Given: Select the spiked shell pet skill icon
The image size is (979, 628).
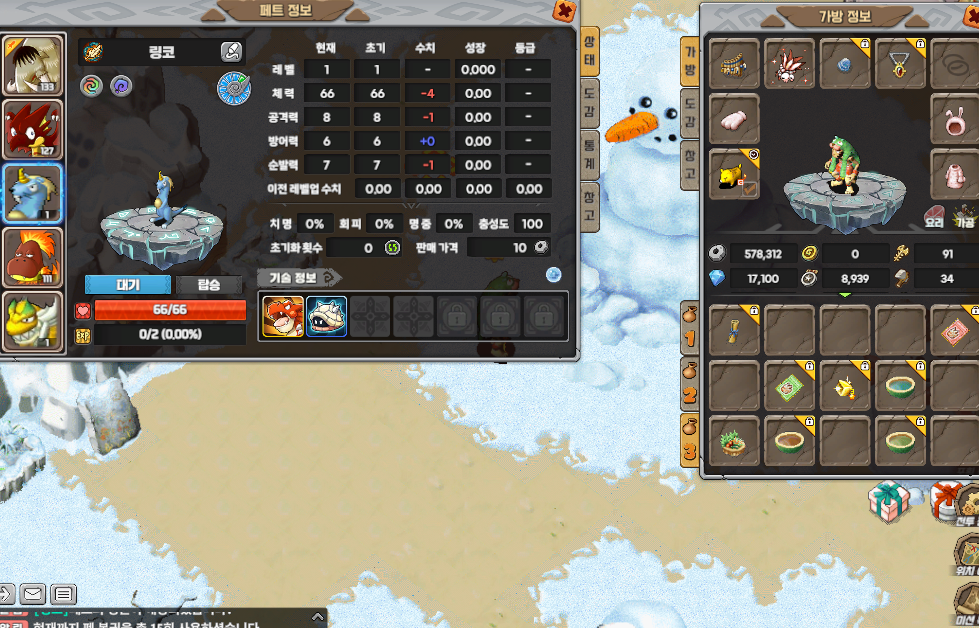Looking at the screenshot, I should tap(326, 317).
